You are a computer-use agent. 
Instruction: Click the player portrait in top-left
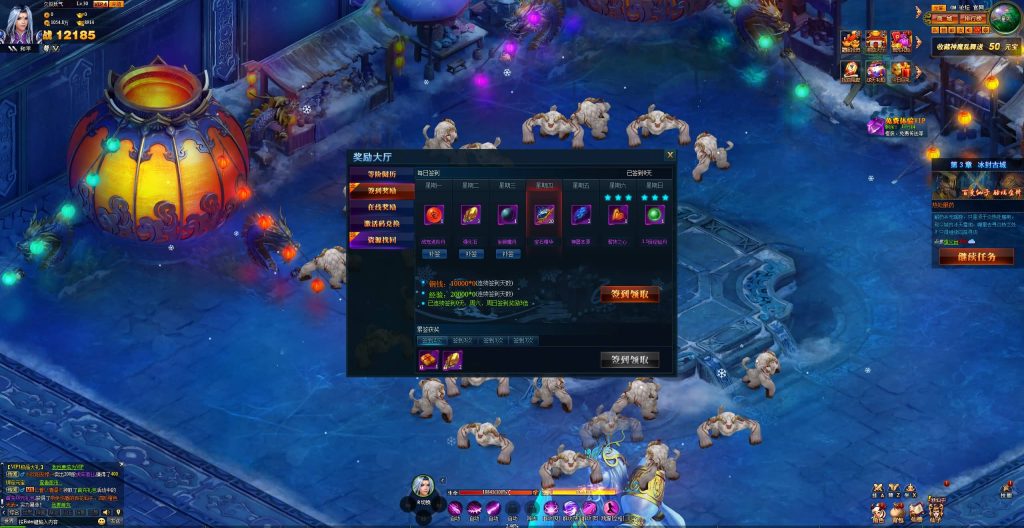(x=20, y=27)
